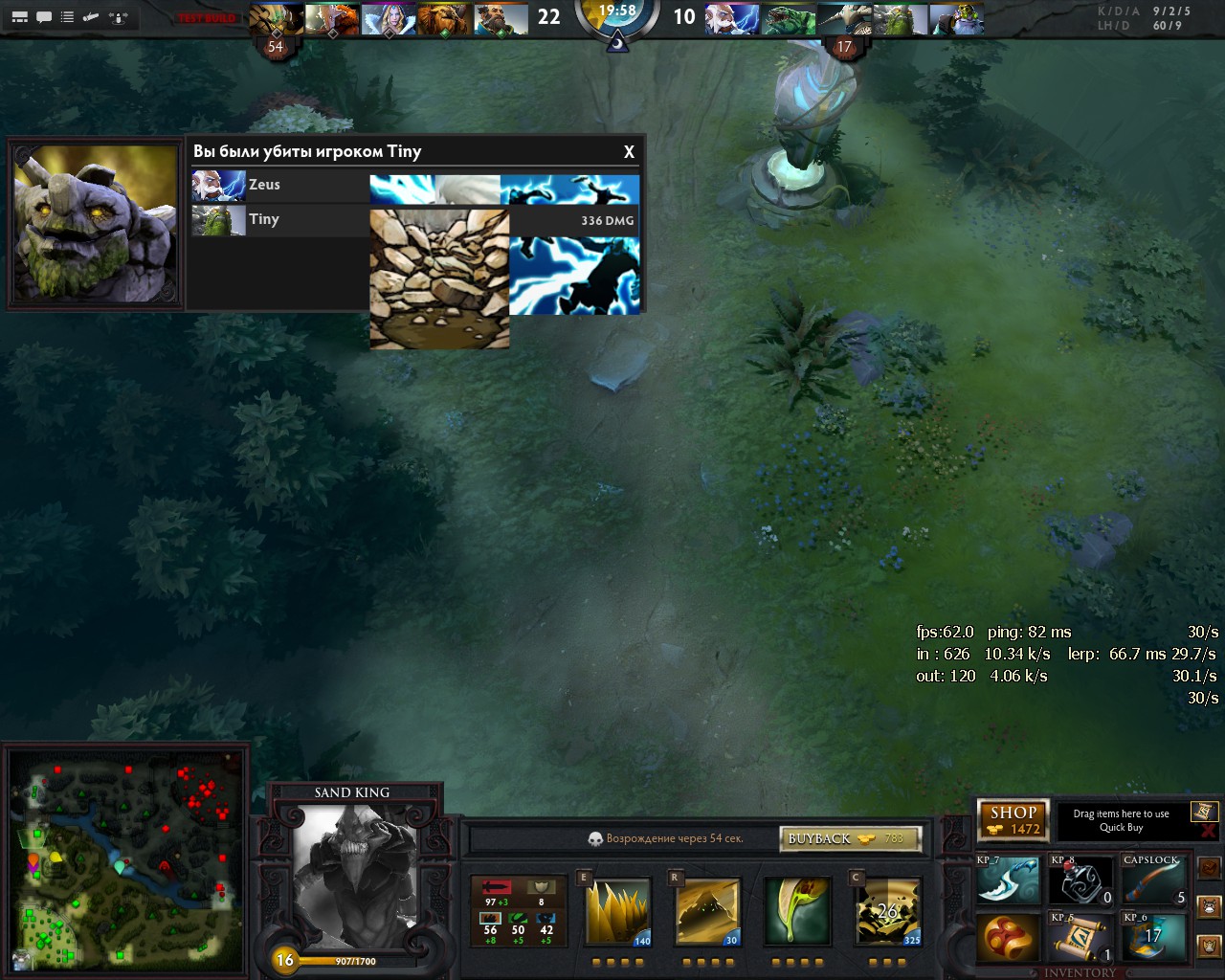Open the Shop
The image size is (1225, 980).
pos(1013,820)
